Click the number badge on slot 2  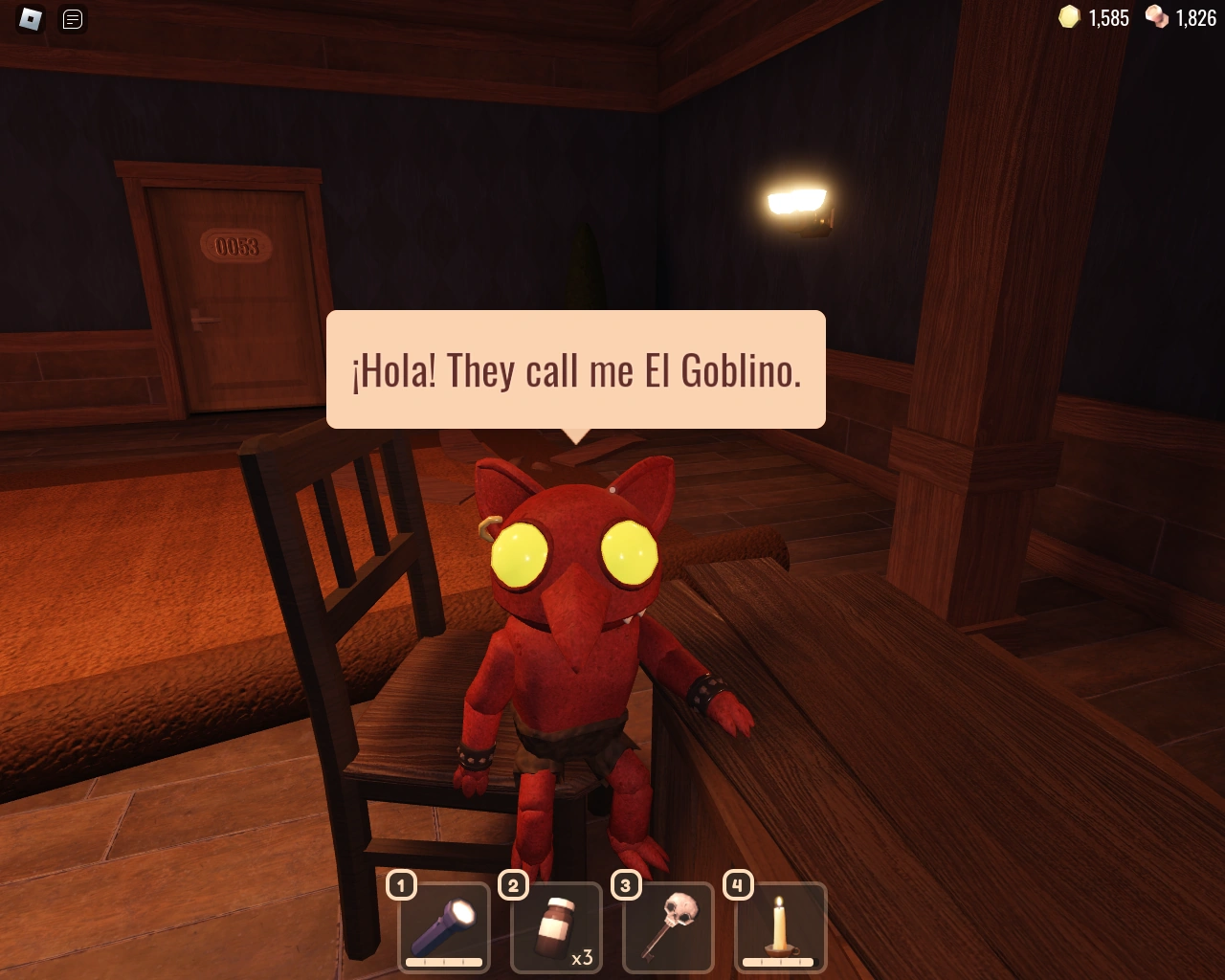pyautogui.click(x=513, y=885)
